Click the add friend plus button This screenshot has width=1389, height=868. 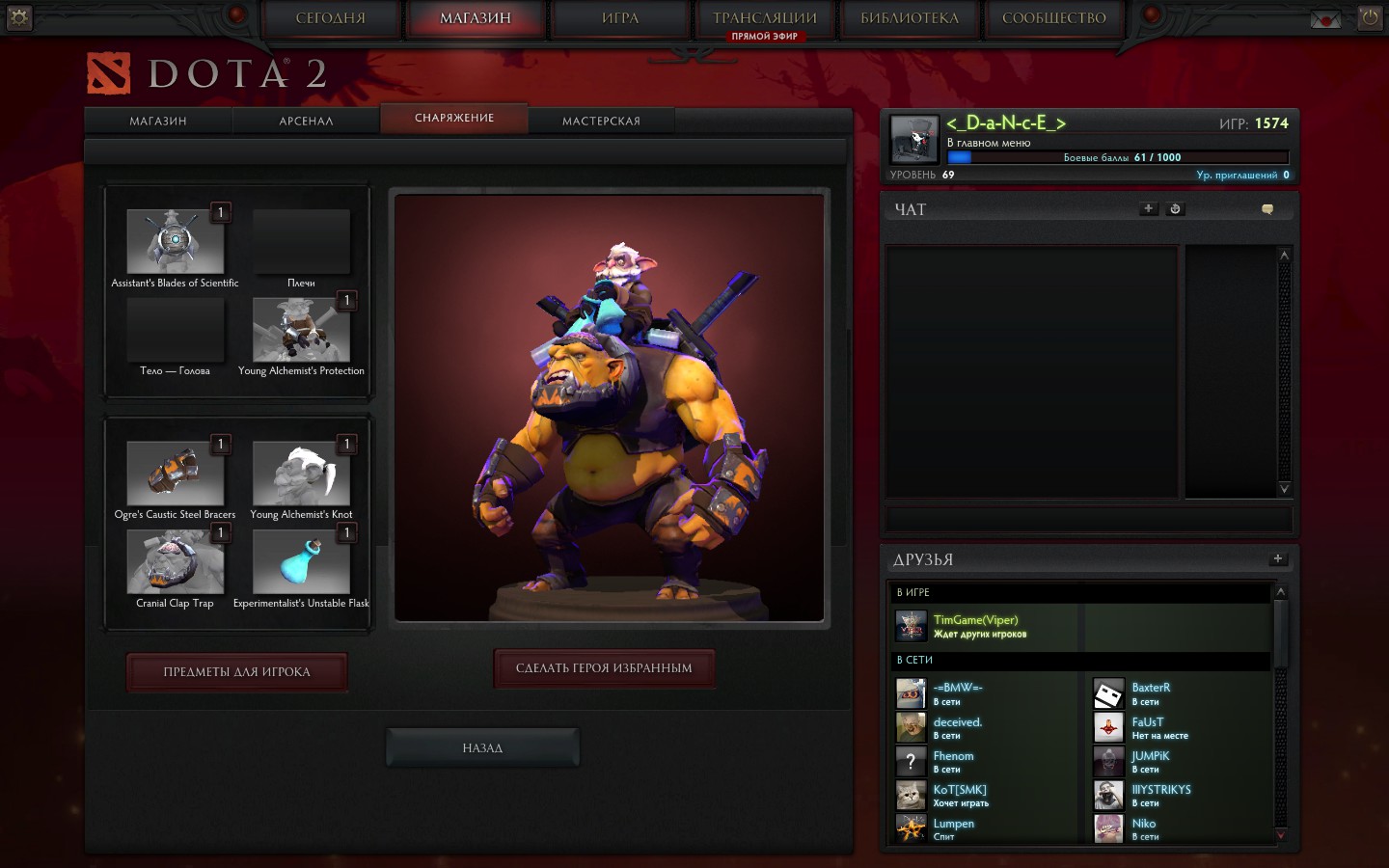1277,558
